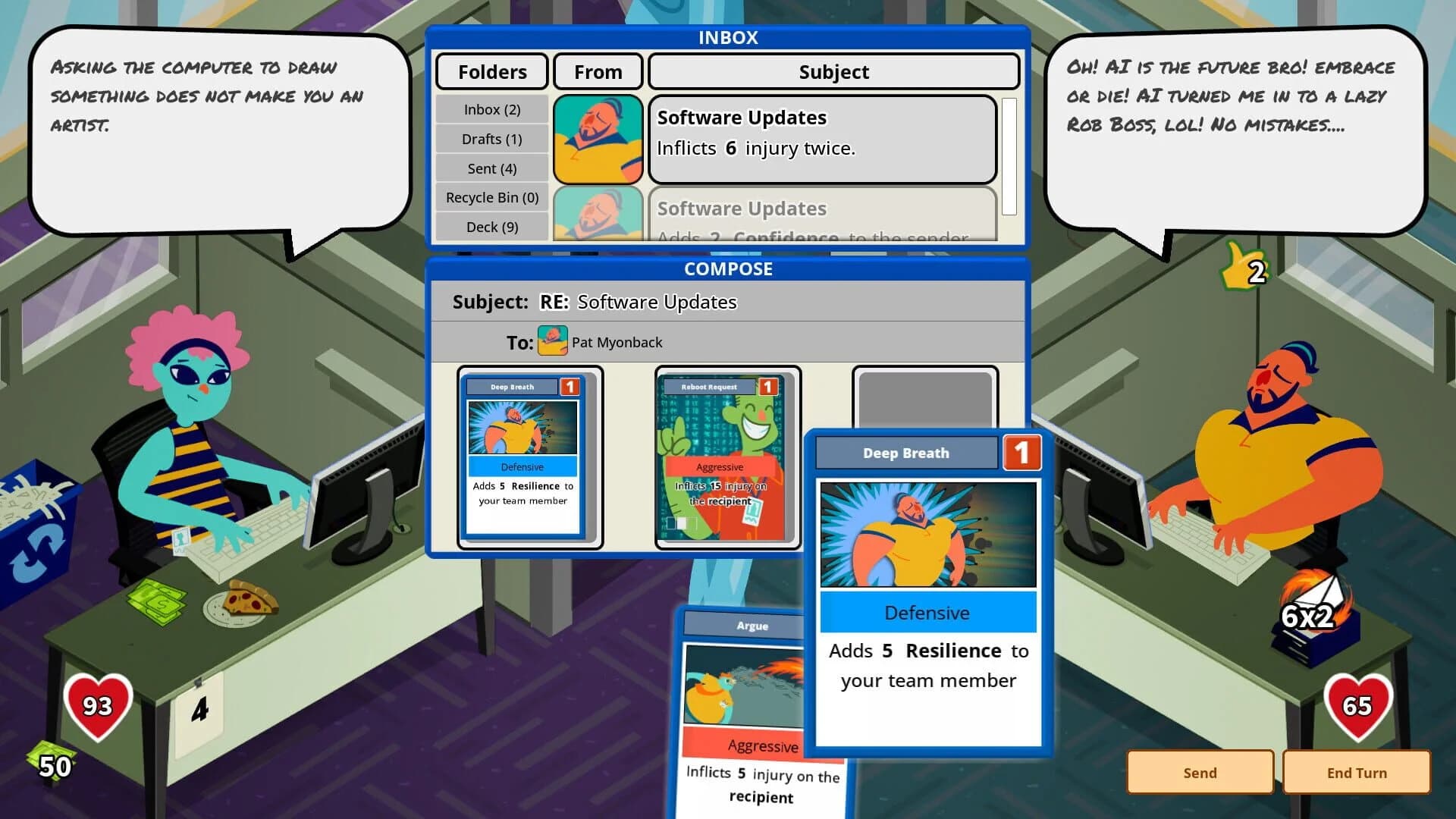
Task: Click the sender avatar beside Software Updates email
Action: pos(598,140)
